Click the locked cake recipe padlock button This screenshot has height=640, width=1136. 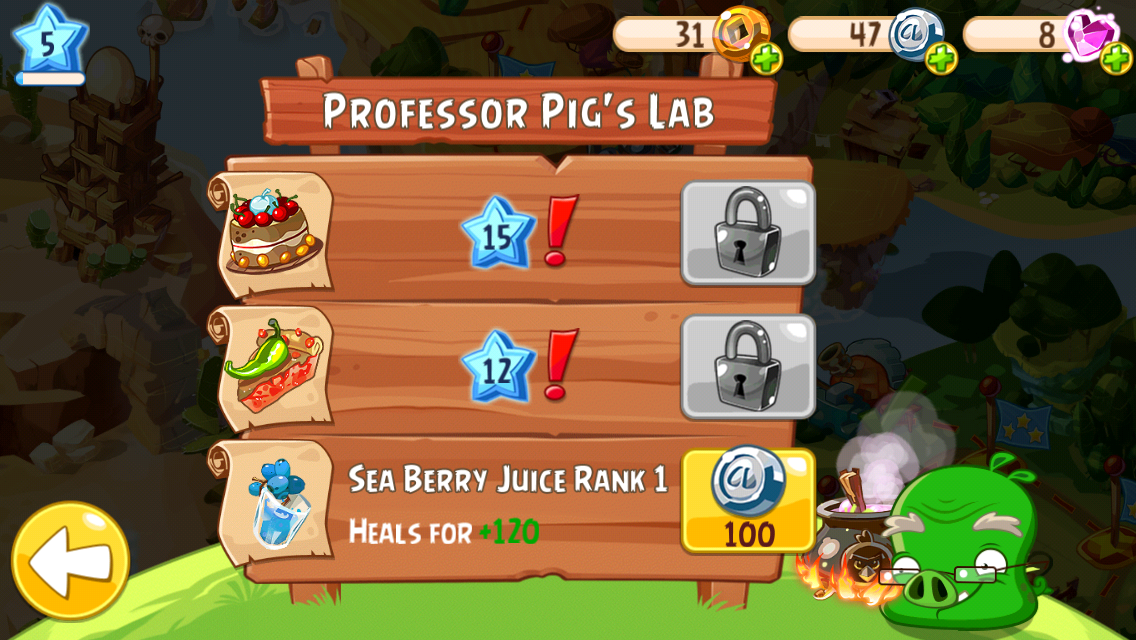coord(748,233)
